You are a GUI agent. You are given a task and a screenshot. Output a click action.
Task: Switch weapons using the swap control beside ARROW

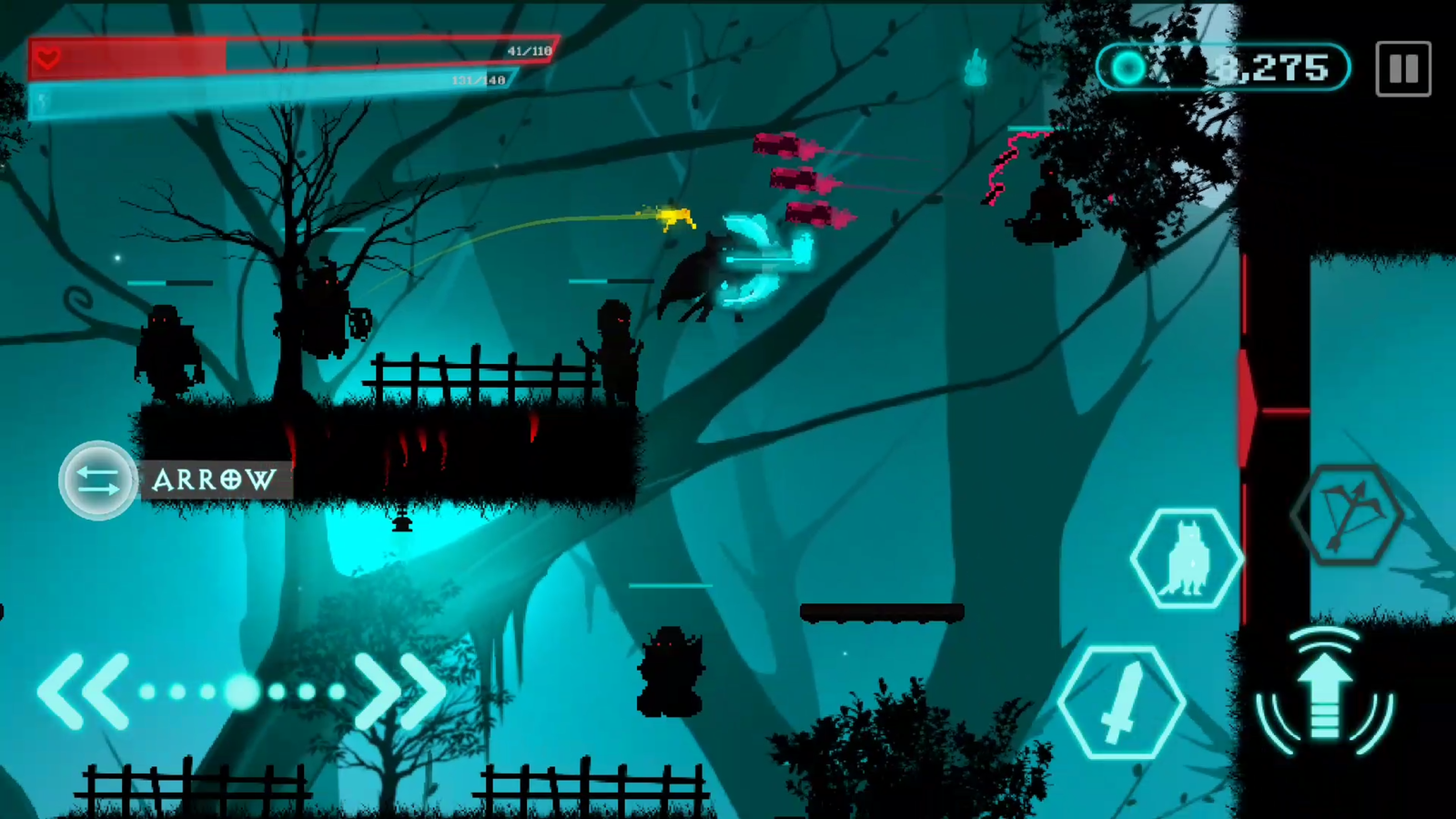(97, 480)
